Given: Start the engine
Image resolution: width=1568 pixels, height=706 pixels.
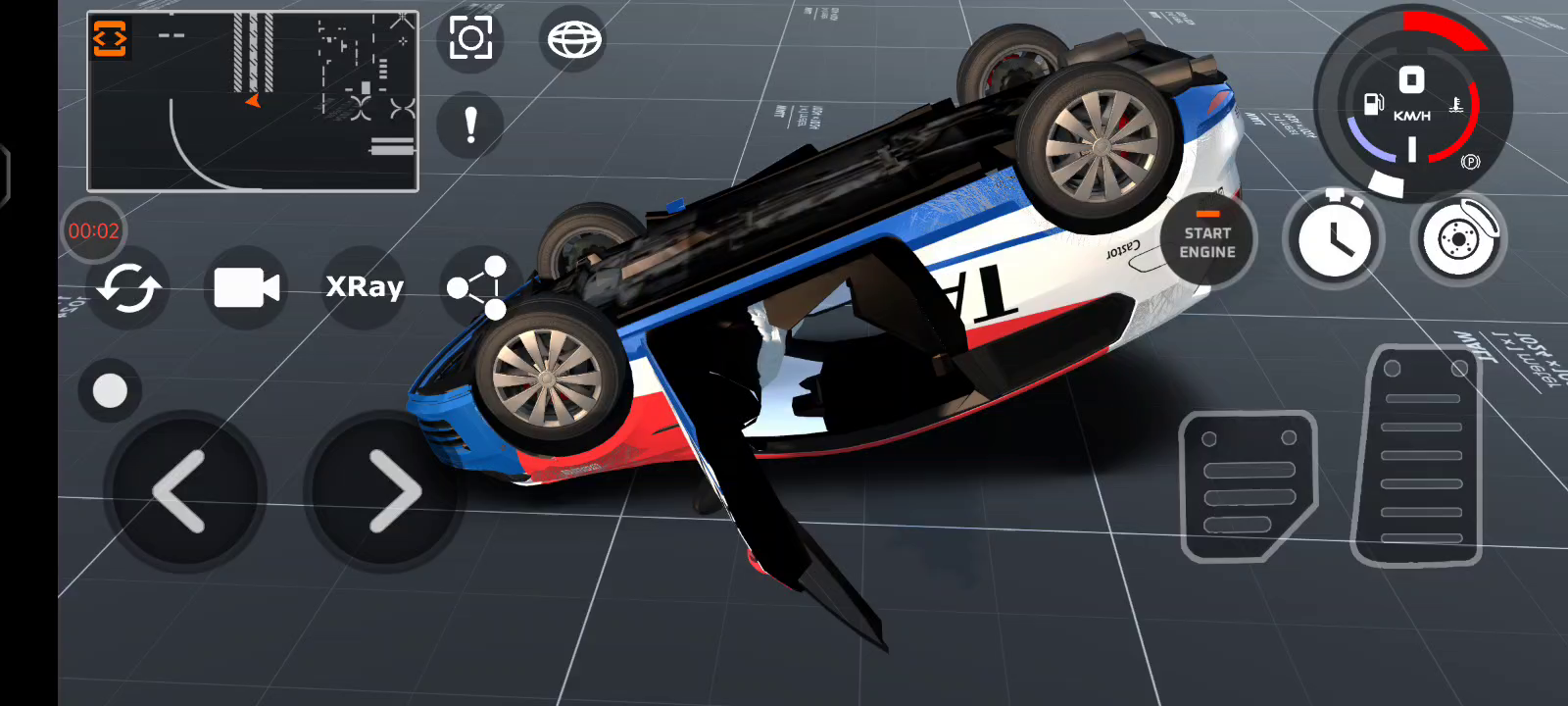Looking at the screenshot, I should 1207,239.
